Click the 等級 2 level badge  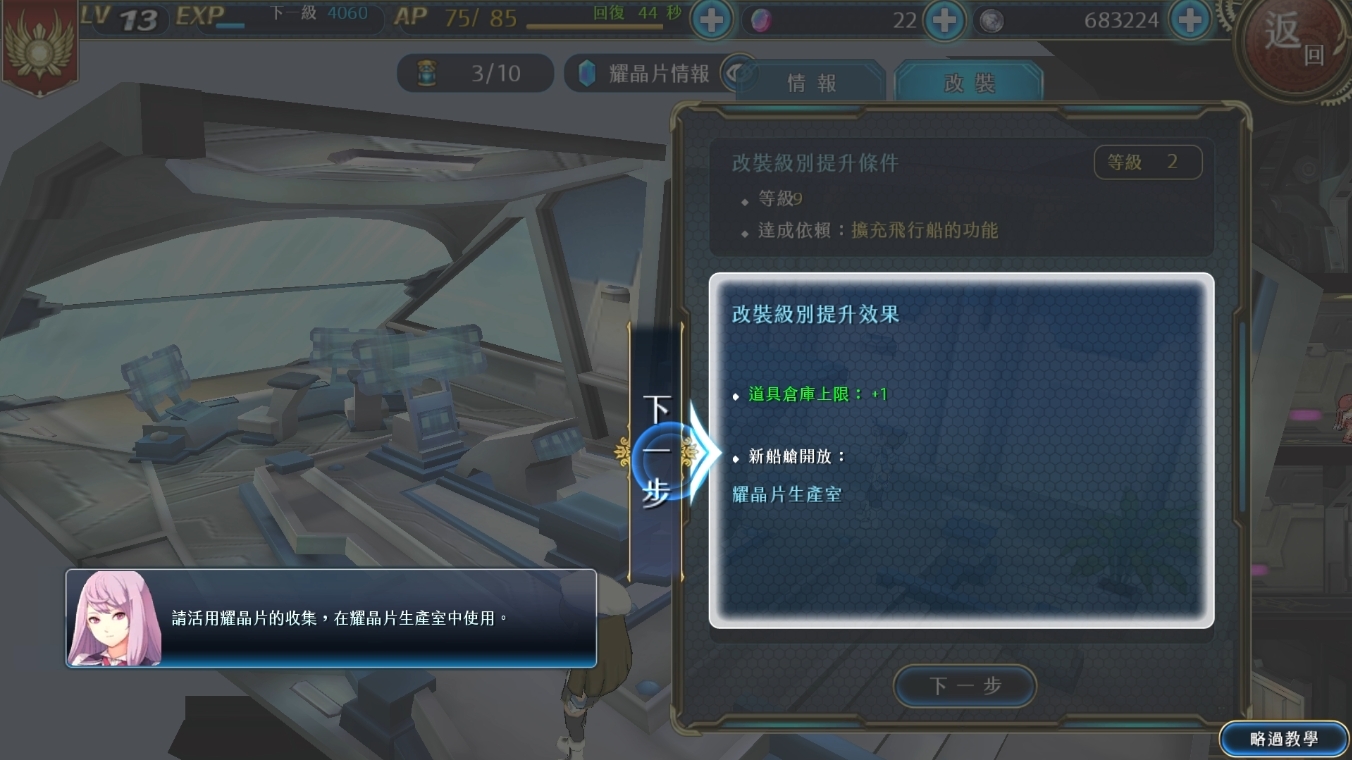point(1148,162)
